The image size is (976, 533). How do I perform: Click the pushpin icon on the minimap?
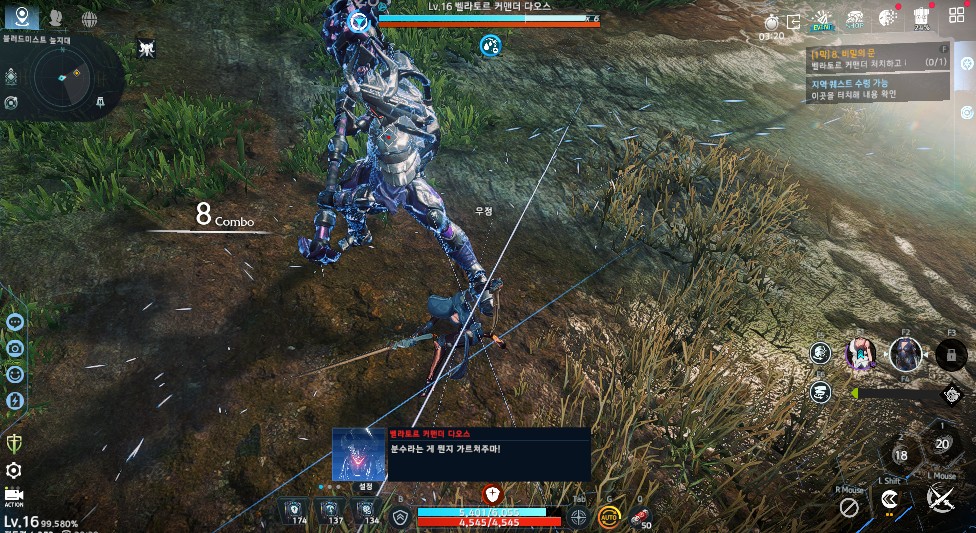tap(100, 102)
